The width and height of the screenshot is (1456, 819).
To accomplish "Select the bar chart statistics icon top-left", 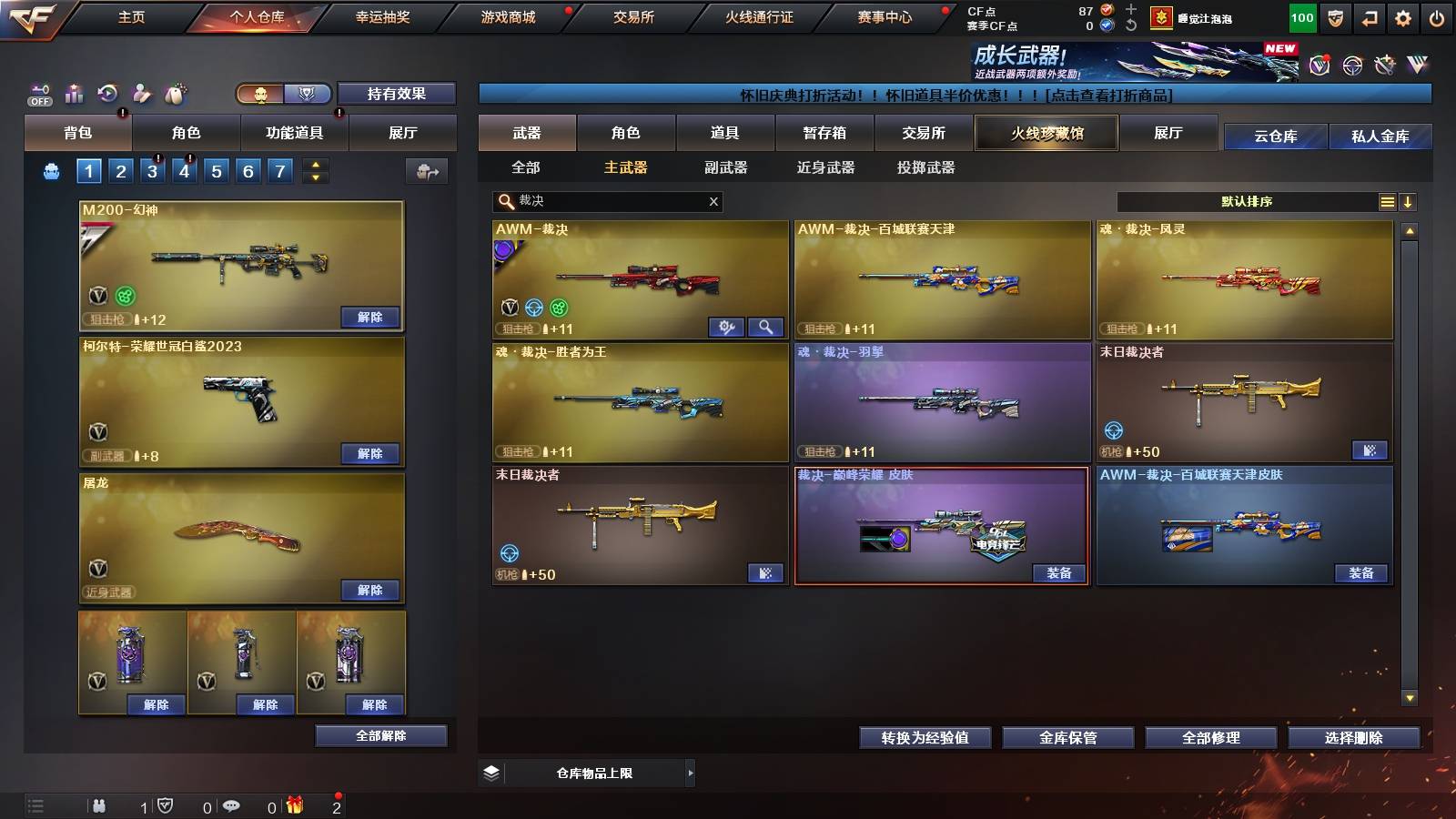I will [75, 92].
